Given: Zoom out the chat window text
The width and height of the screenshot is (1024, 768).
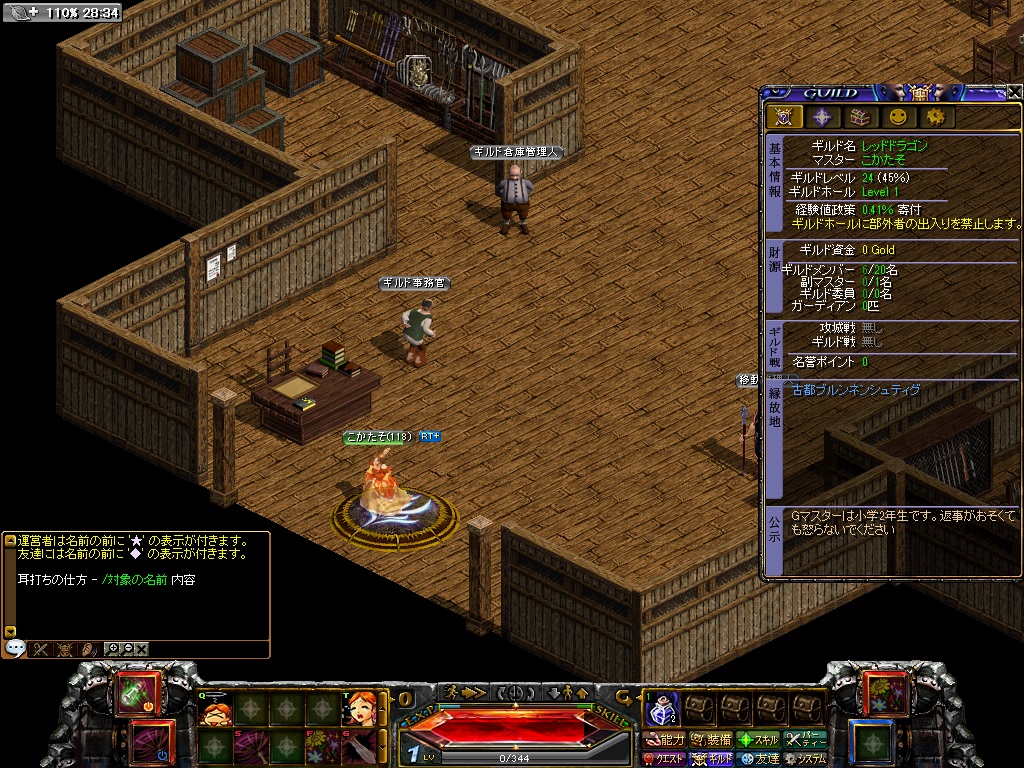Looking at the screenshot, I should coord(127,648).
